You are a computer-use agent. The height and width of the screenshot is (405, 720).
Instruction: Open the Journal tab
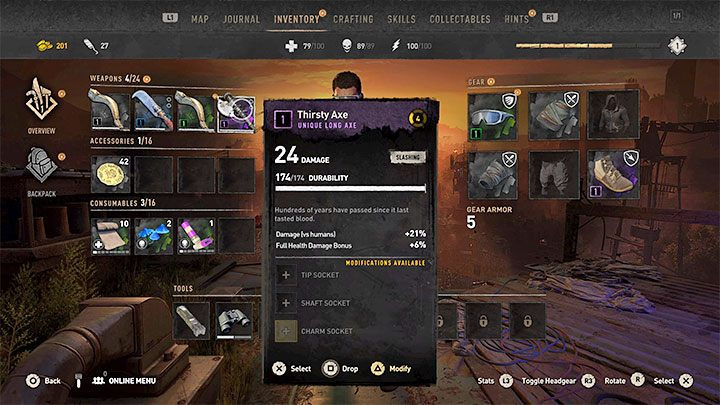(241, 18)
